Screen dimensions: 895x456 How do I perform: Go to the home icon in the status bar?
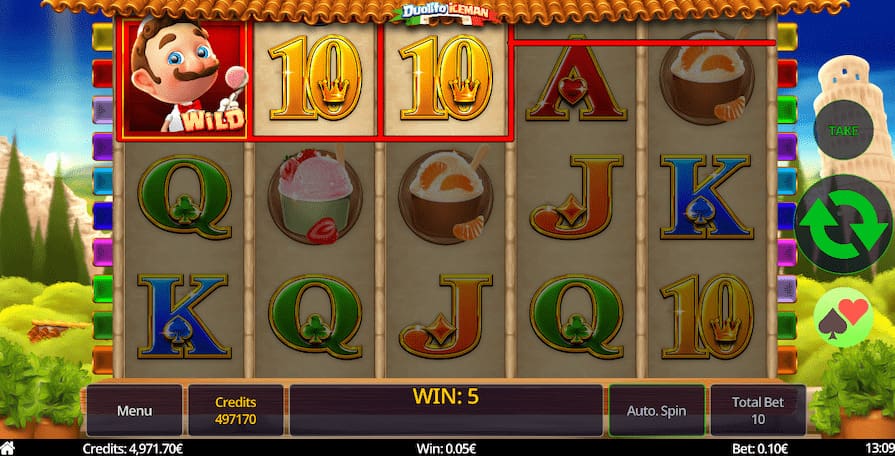(x=9, y=449)
